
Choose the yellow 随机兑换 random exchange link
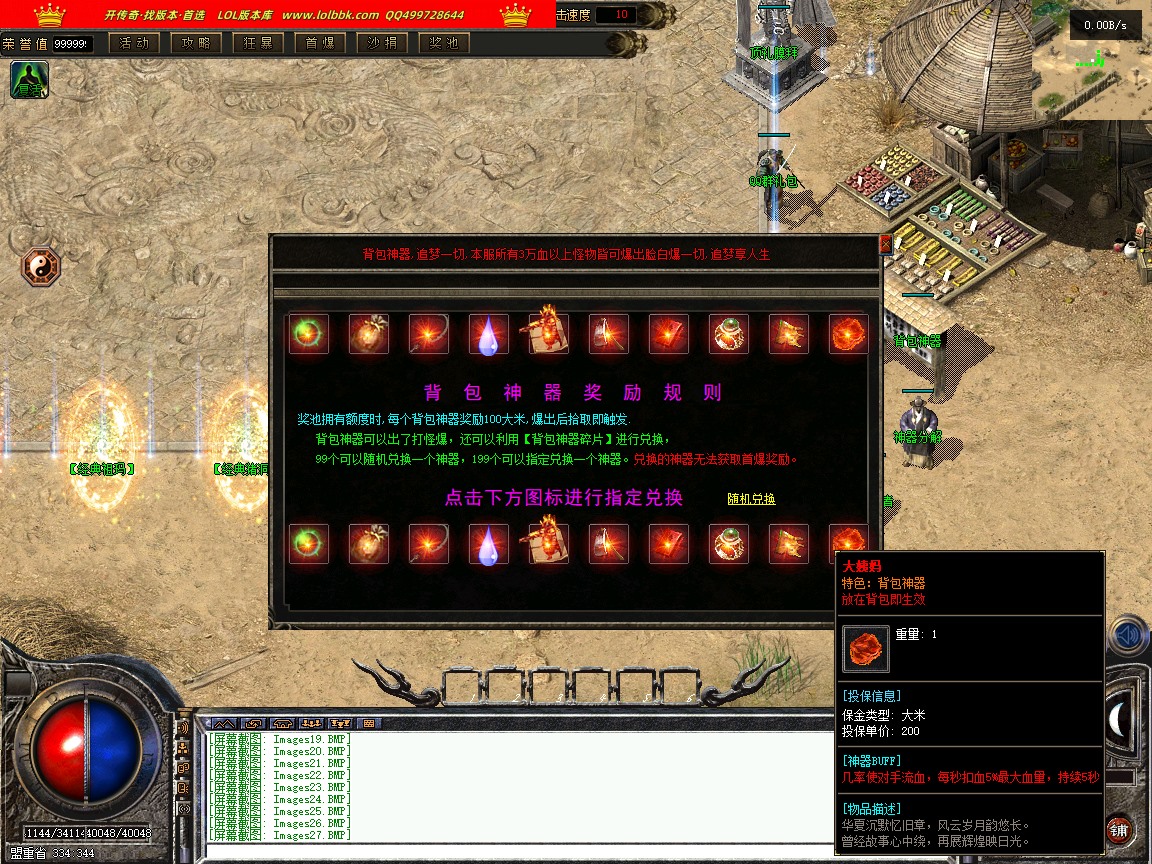[x=751, y=499]
